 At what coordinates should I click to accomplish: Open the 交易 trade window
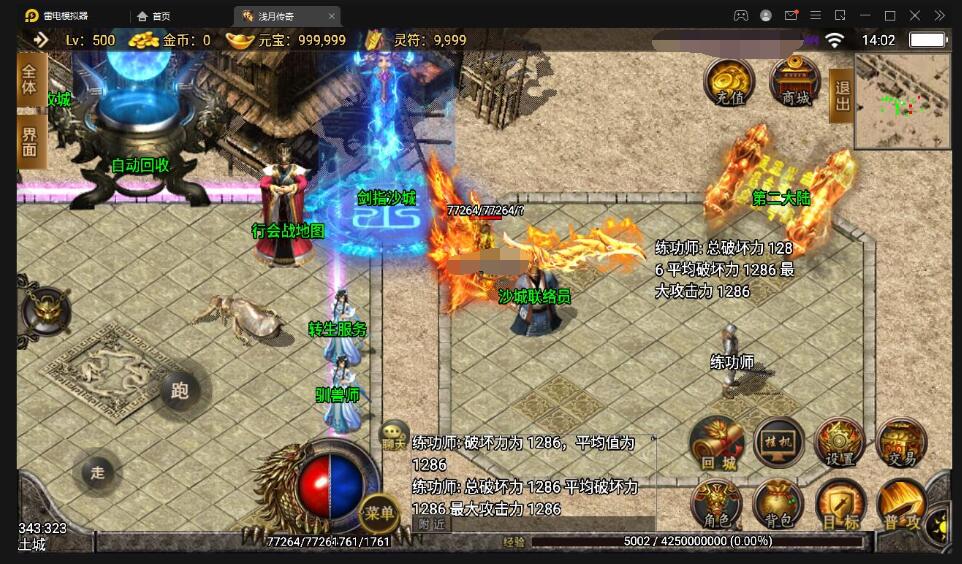901,443
